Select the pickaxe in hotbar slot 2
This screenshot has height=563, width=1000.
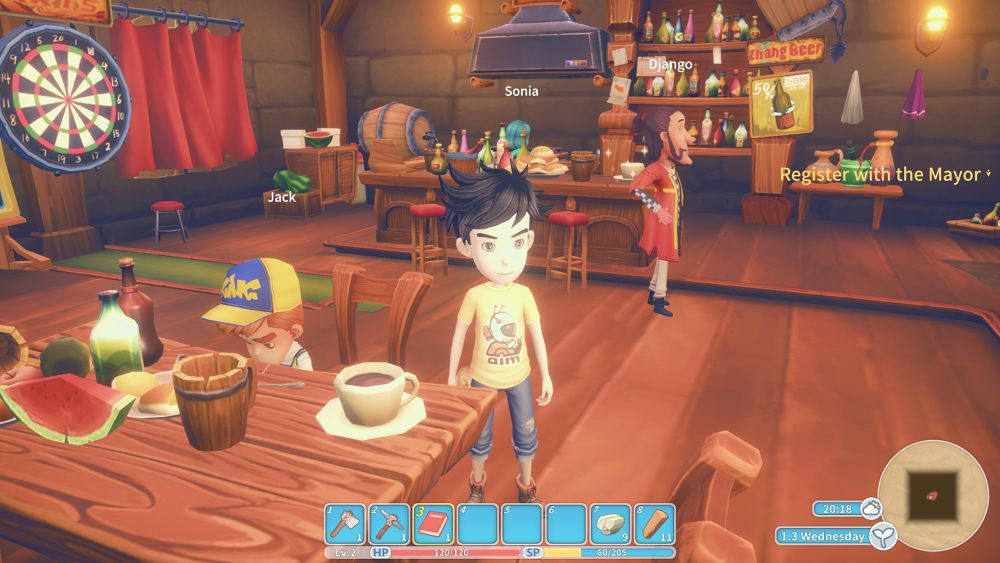(390, 523)
